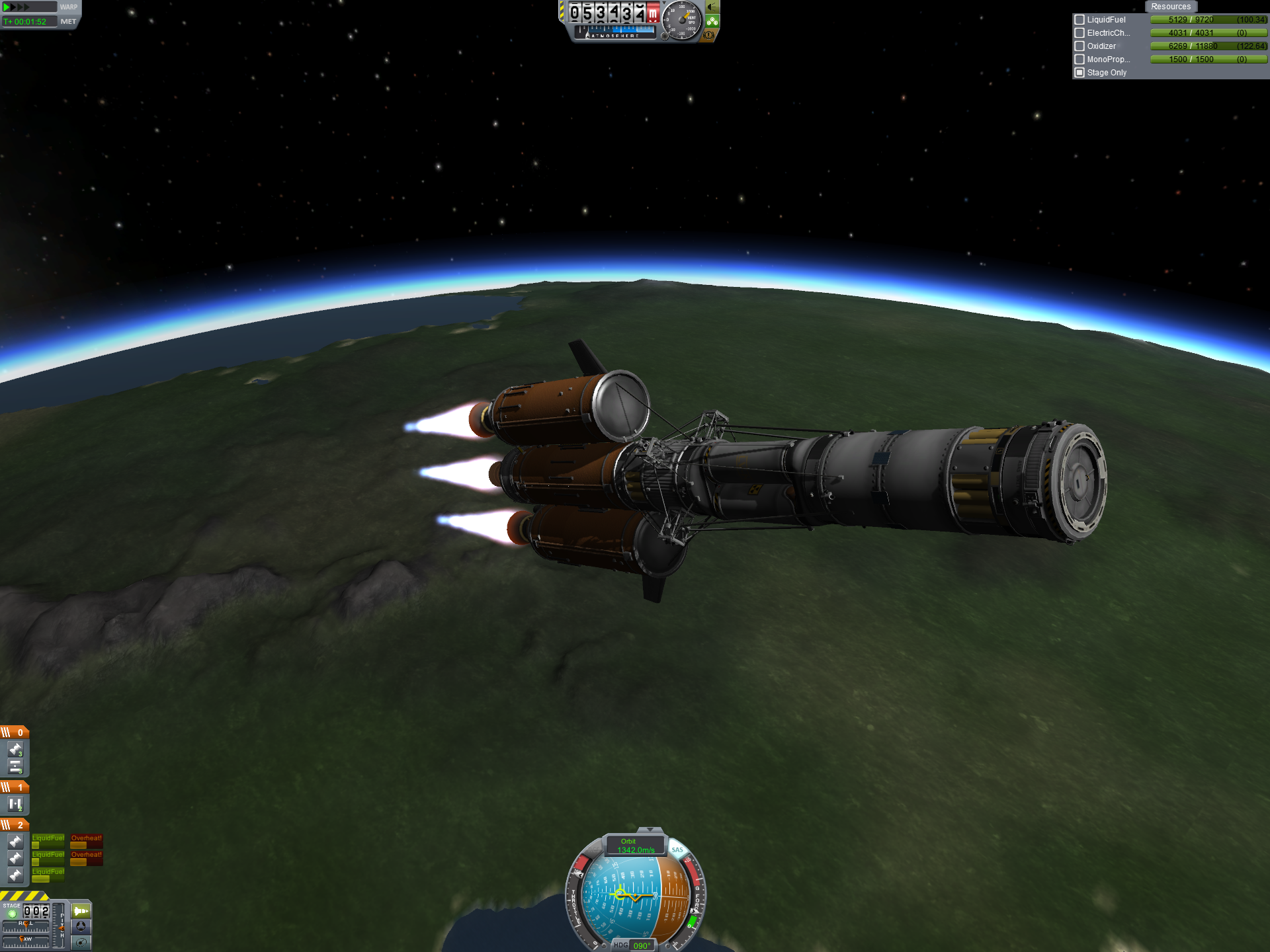Close the Resources panel tab

1170,7
